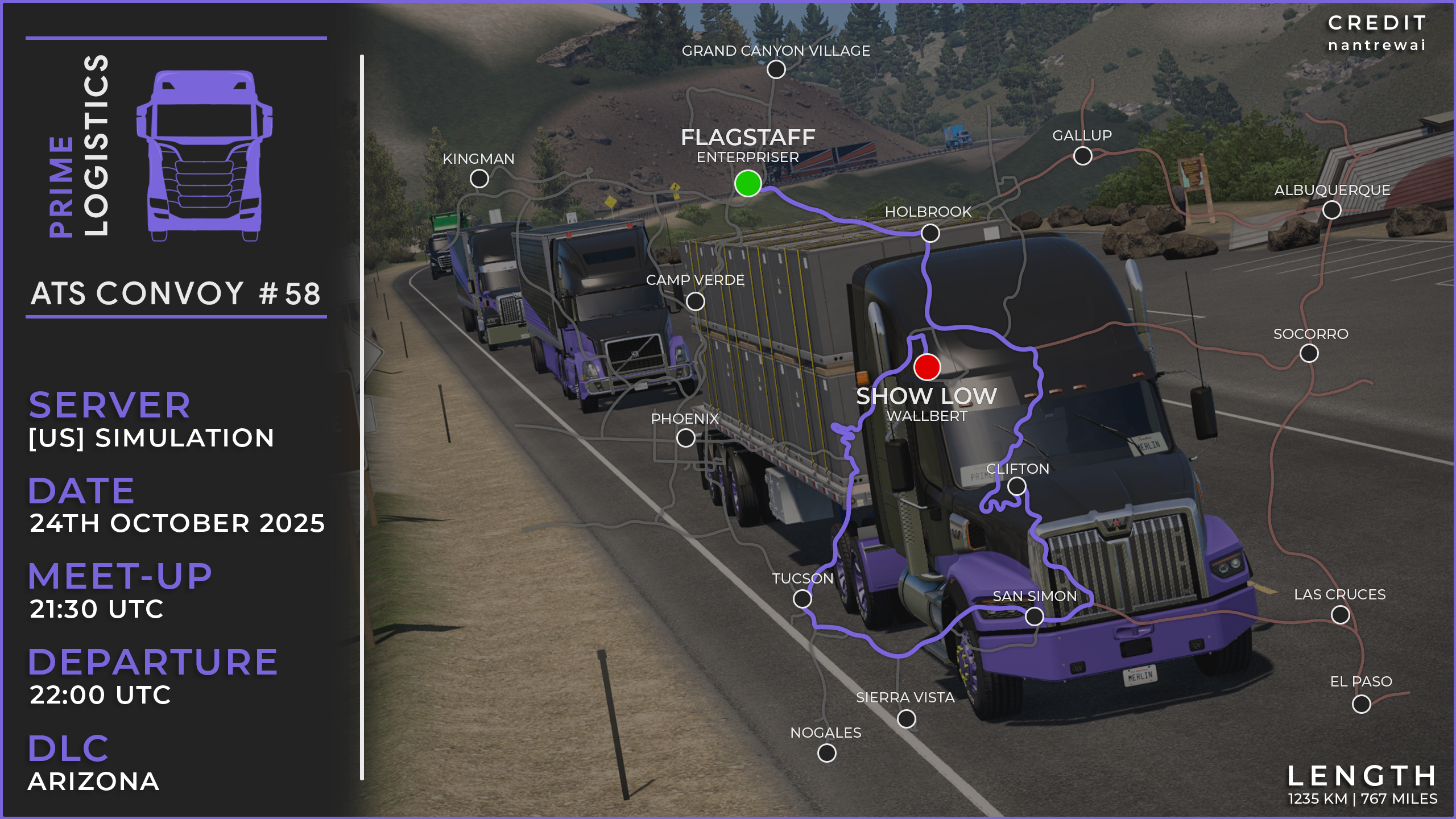Choose the Sierra Vista marker
The height and width of the screenshot is (819, 1456).
(906, 719)
